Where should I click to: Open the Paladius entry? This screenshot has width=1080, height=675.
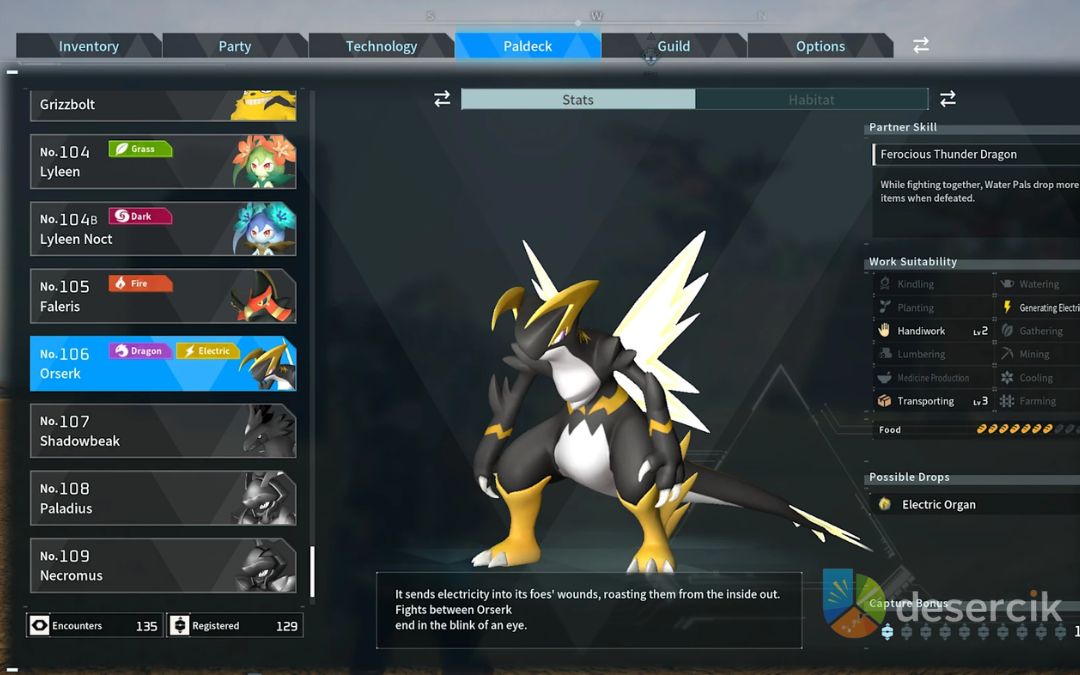point(163,498)
